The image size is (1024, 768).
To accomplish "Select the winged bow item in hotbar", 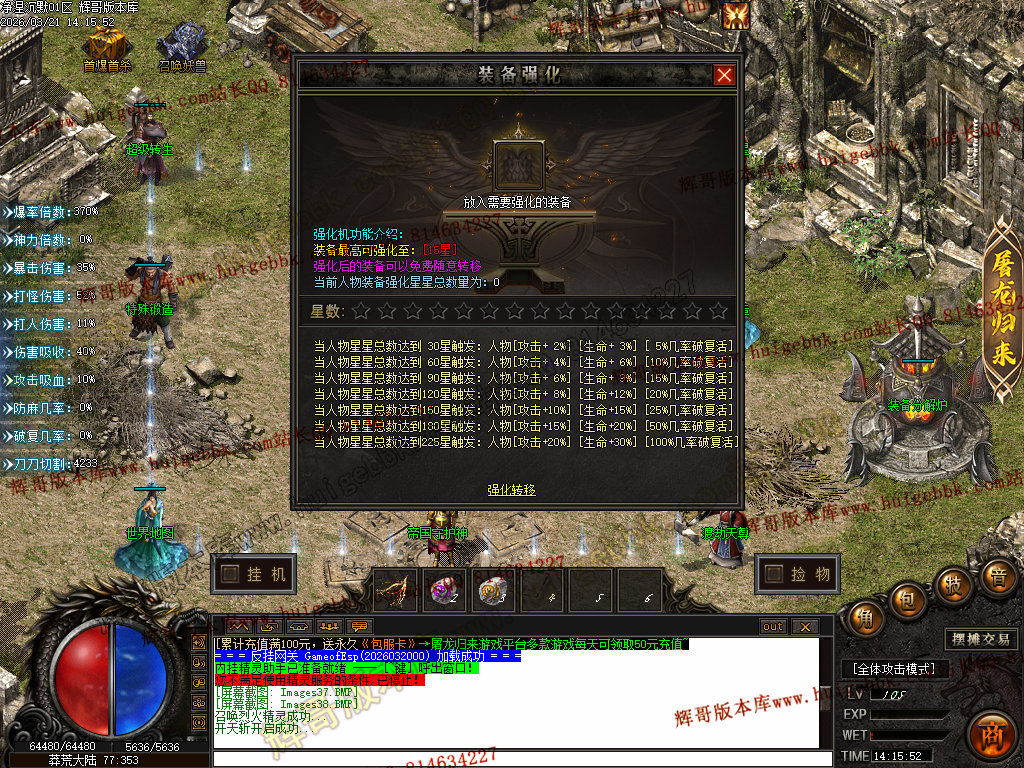I will point(397,591).
